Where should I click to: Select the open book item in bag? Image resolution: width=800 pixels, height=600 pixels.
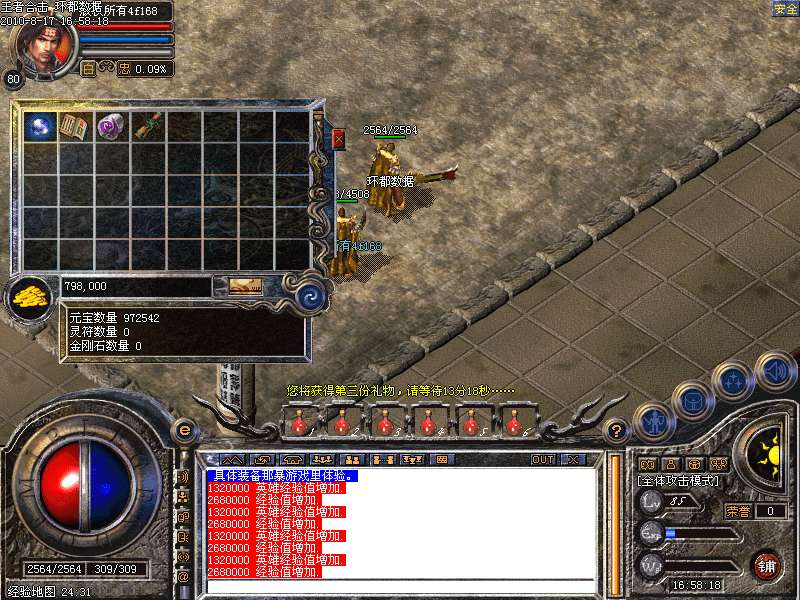point(76,127)
